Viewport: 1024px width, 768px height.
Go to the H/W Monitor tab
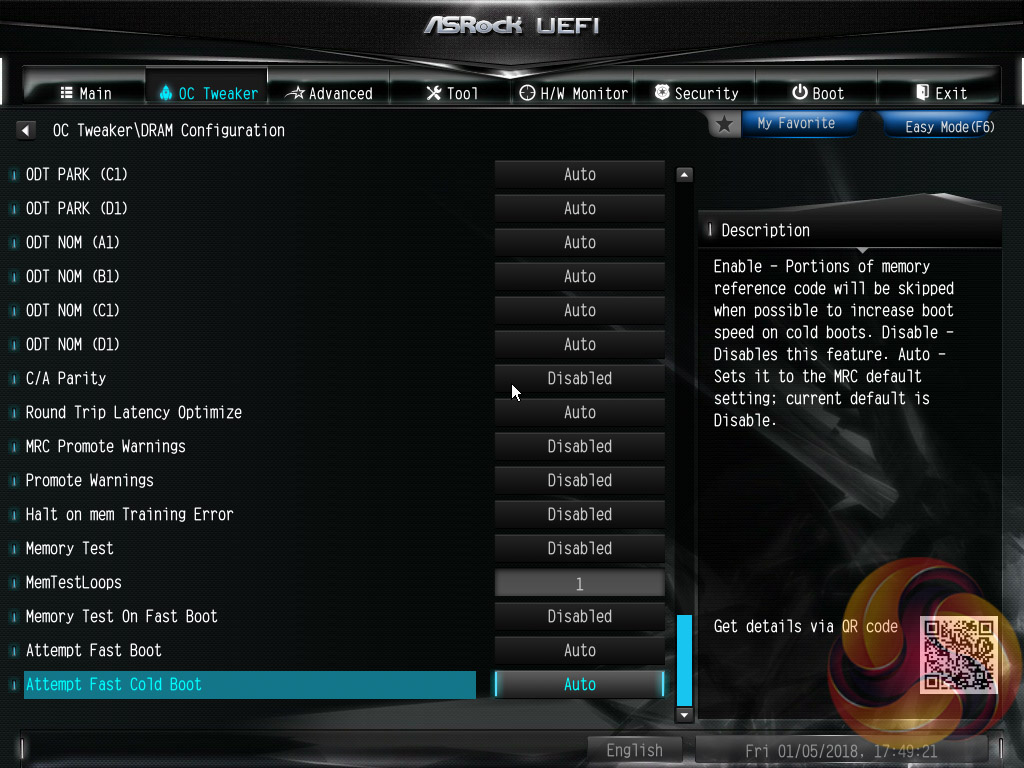574,93
